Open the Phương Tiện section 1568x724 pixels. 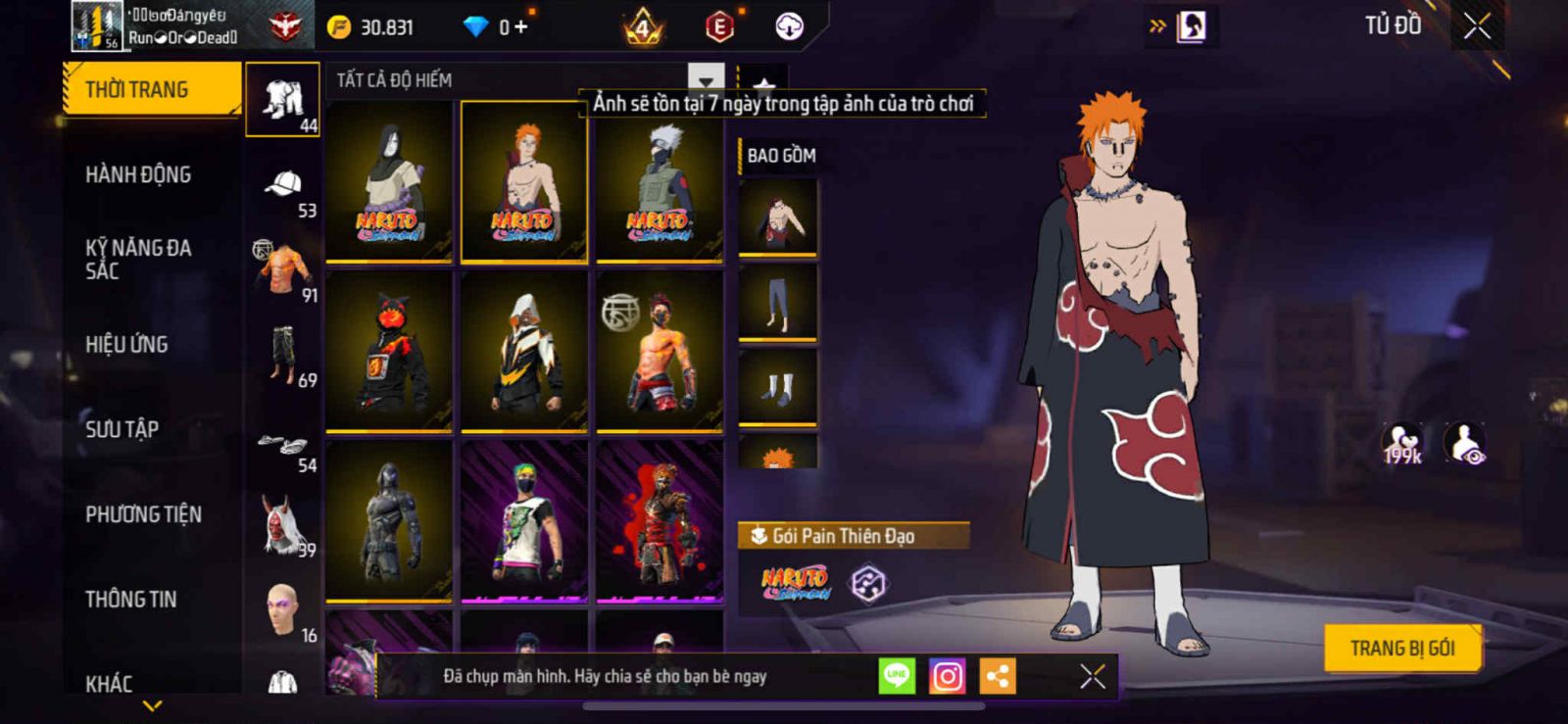click(x=143, y=514)
